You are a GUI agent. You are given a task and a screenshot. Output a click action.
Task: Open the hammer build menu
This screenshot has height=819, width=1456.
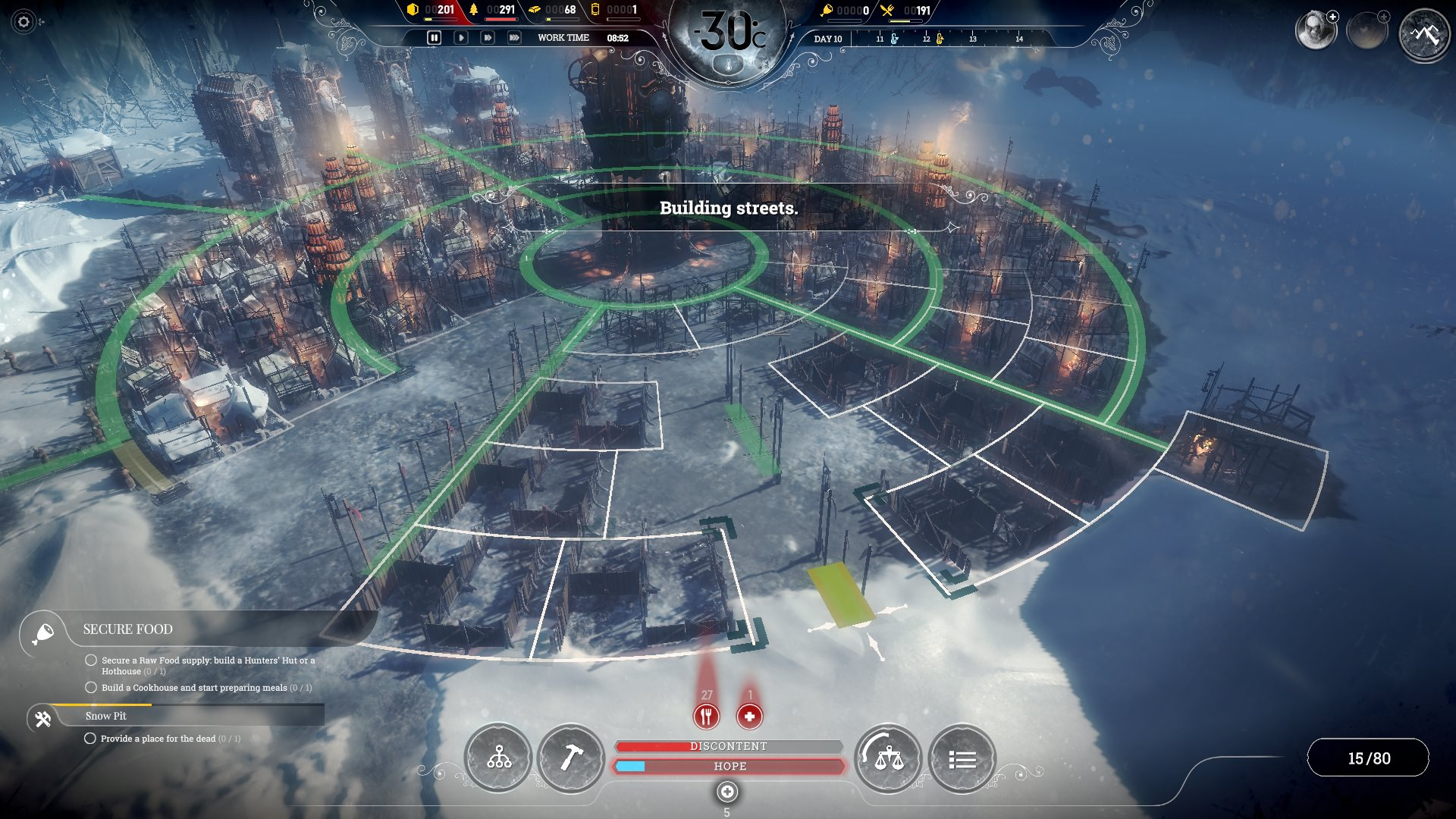coord(571,758)
